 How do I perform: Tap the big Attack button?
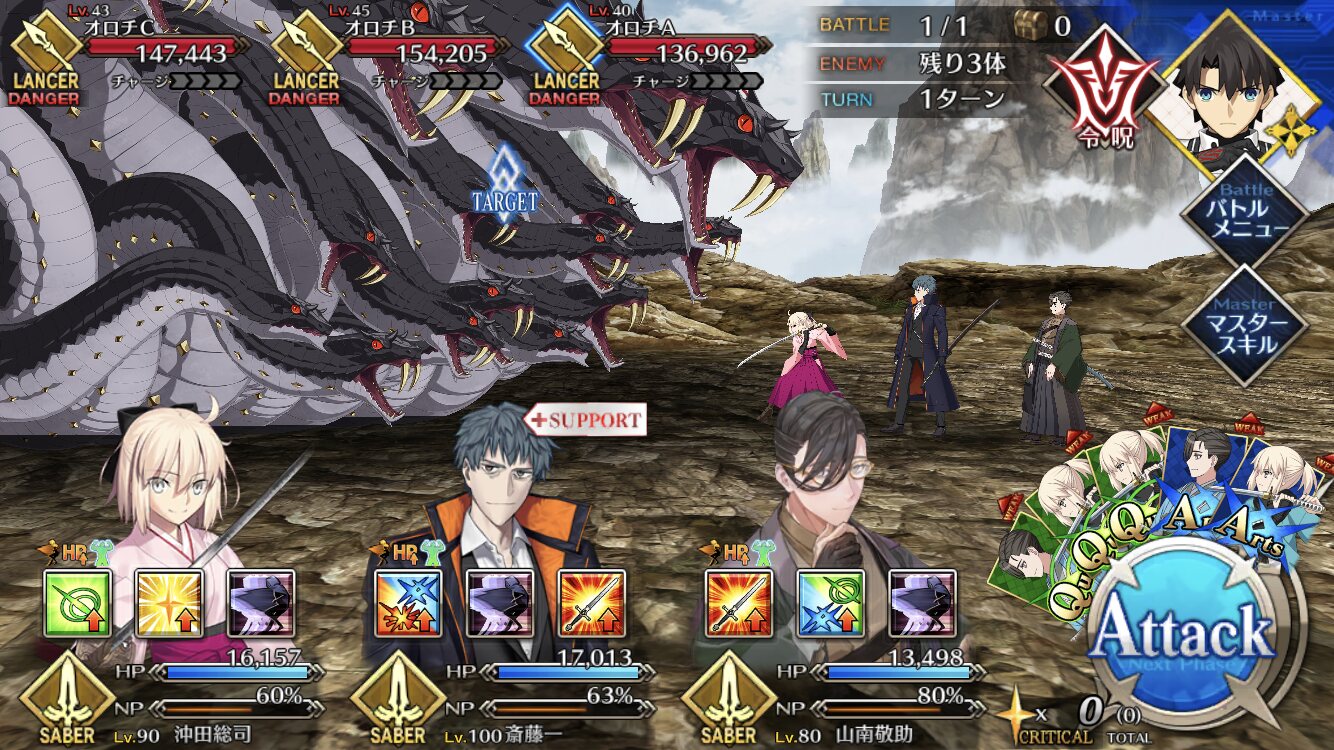(1182, 636)
